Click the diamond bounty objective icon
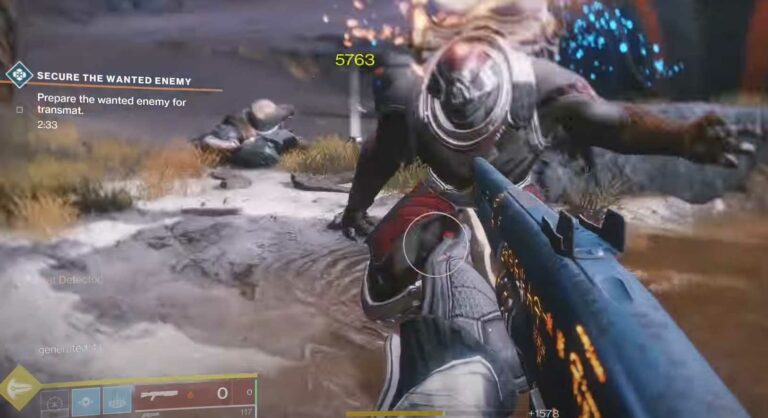Viewport: 768px width, 418px height. click(x=19, y=74)
